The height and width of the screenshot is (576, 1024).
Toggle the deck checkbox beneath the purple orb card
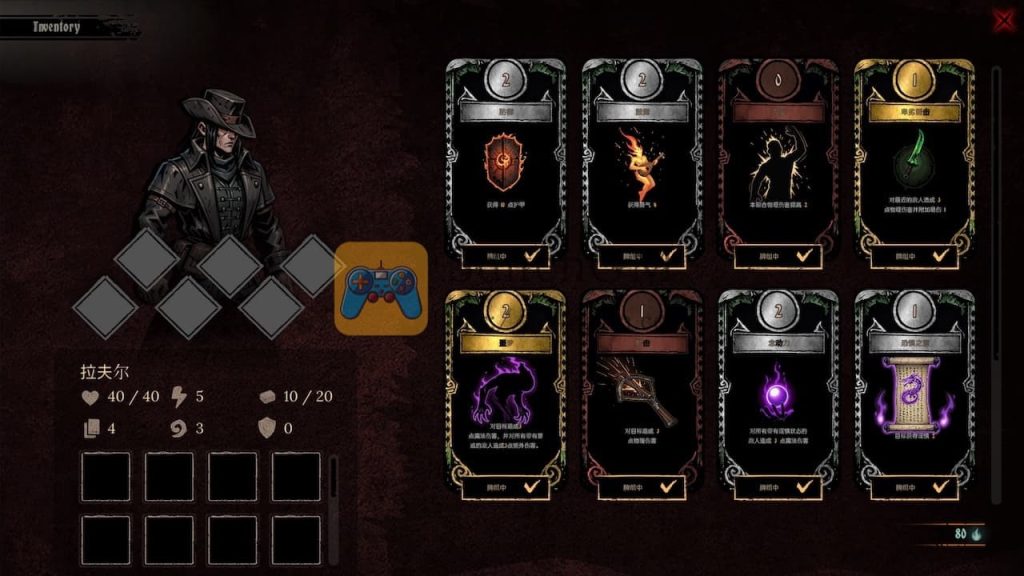(x=804, y=487)
